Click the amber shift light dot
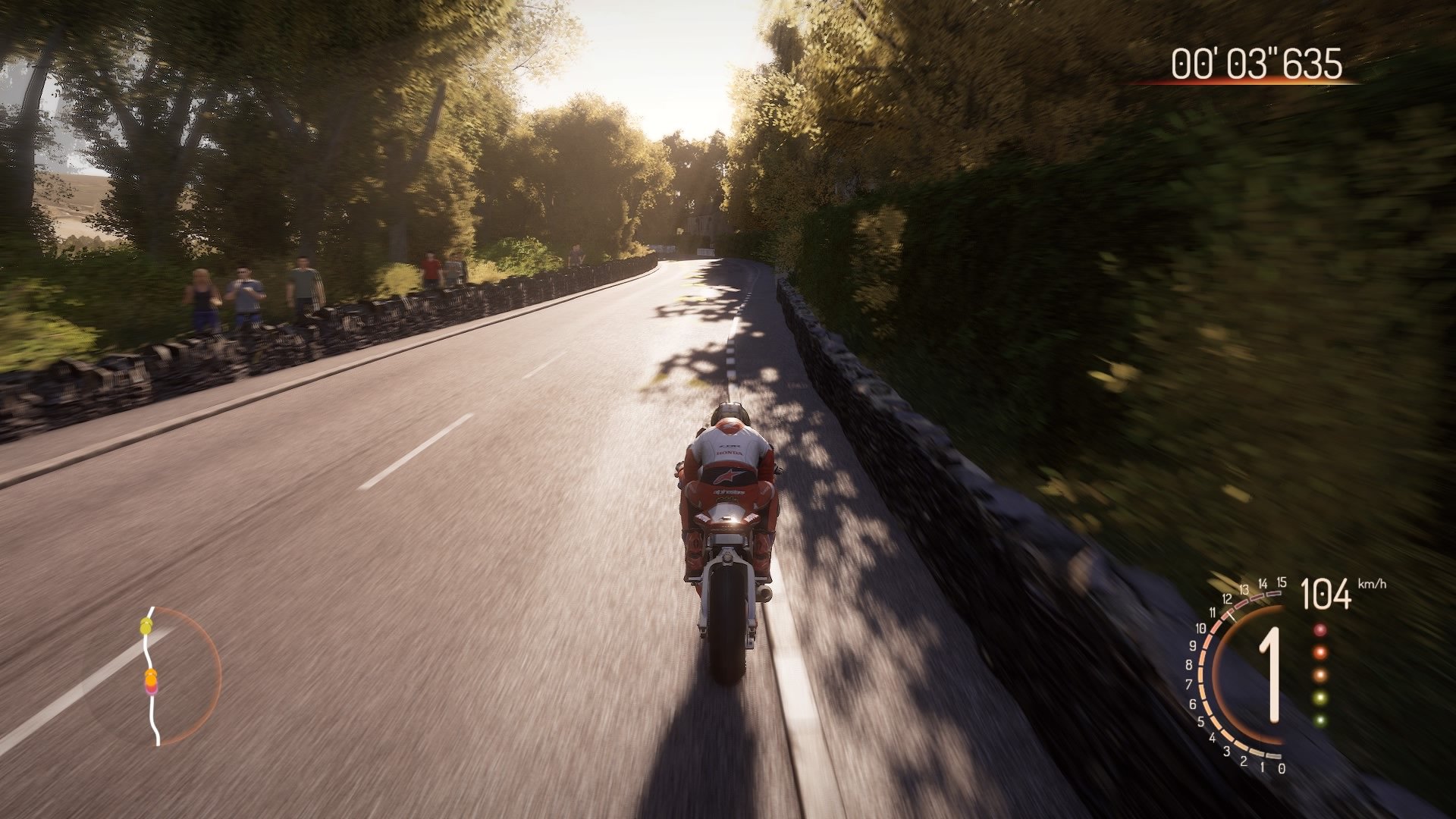The width and height of the screenshot is (1456, 819). coord(1321,676)
